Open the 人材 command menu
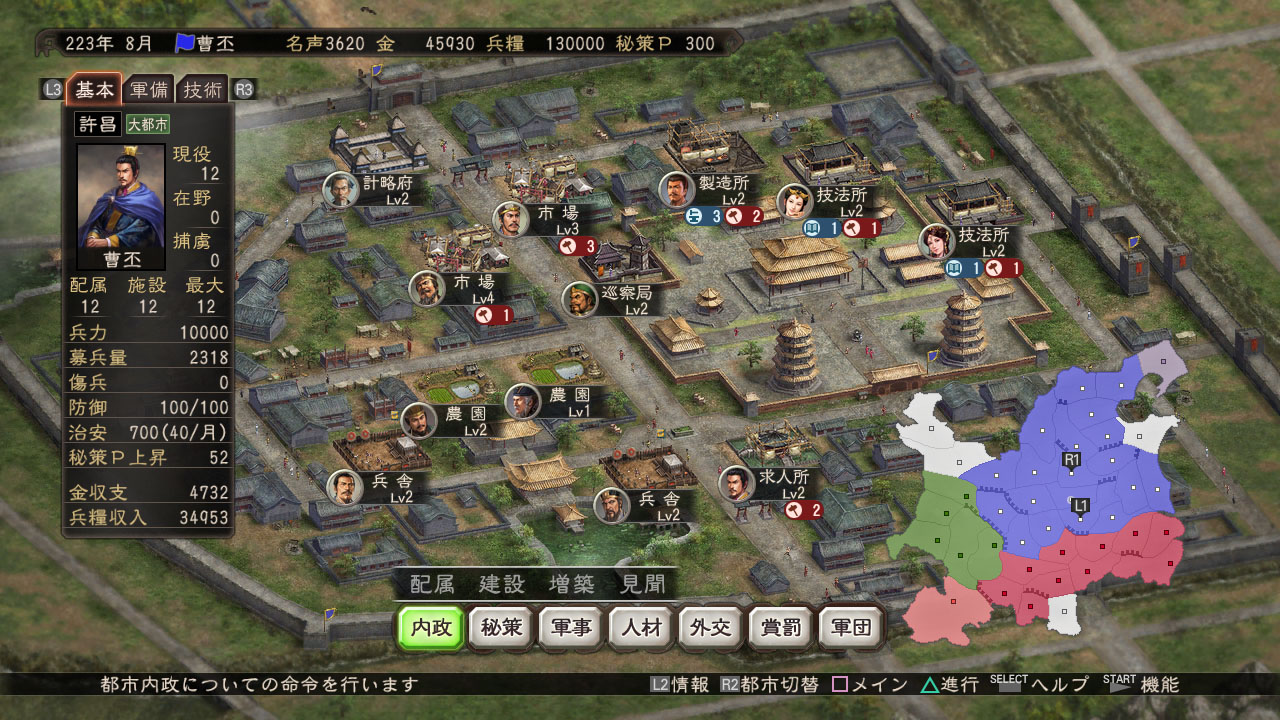Viewport: 1280px width, 720px height. pos(641,628)
